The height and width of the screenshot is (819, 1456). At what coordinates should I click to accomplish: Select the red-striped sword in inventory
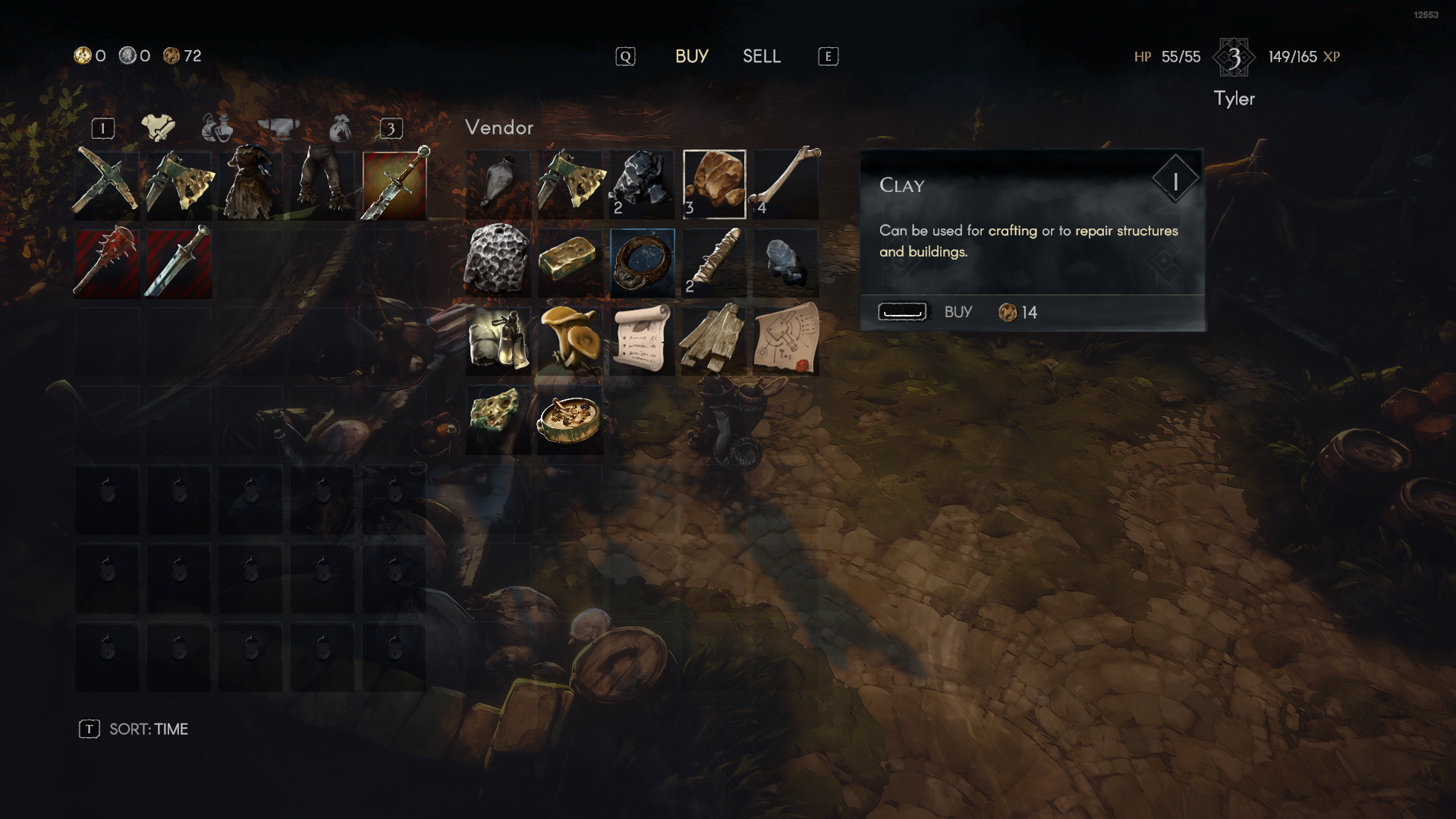[178, 263]
